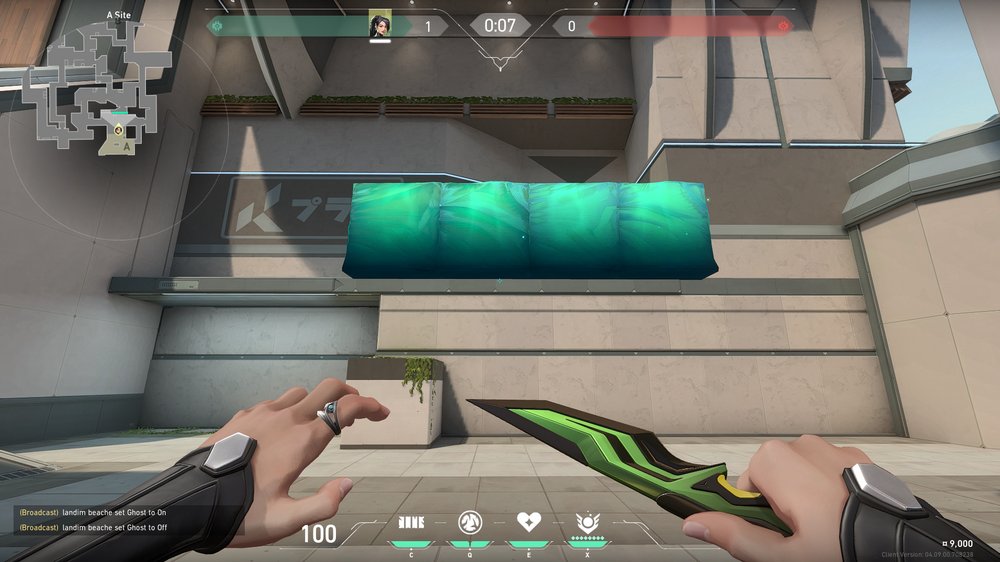
Task: Click the red enemy team emblem icon
Action: (783, 25)
